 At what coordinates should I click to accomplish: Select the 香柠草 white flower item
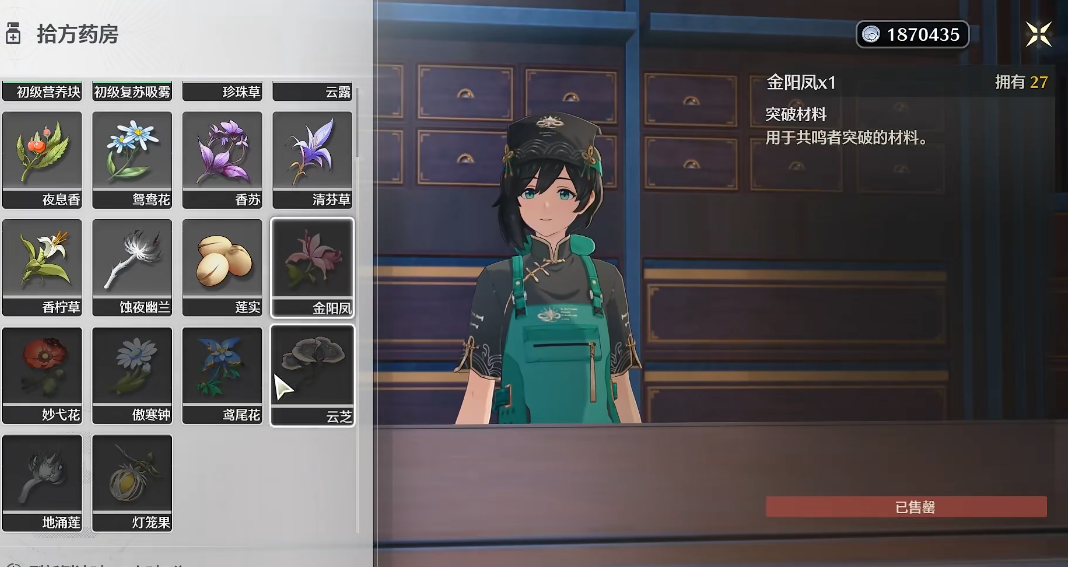[x=42, y=267]
